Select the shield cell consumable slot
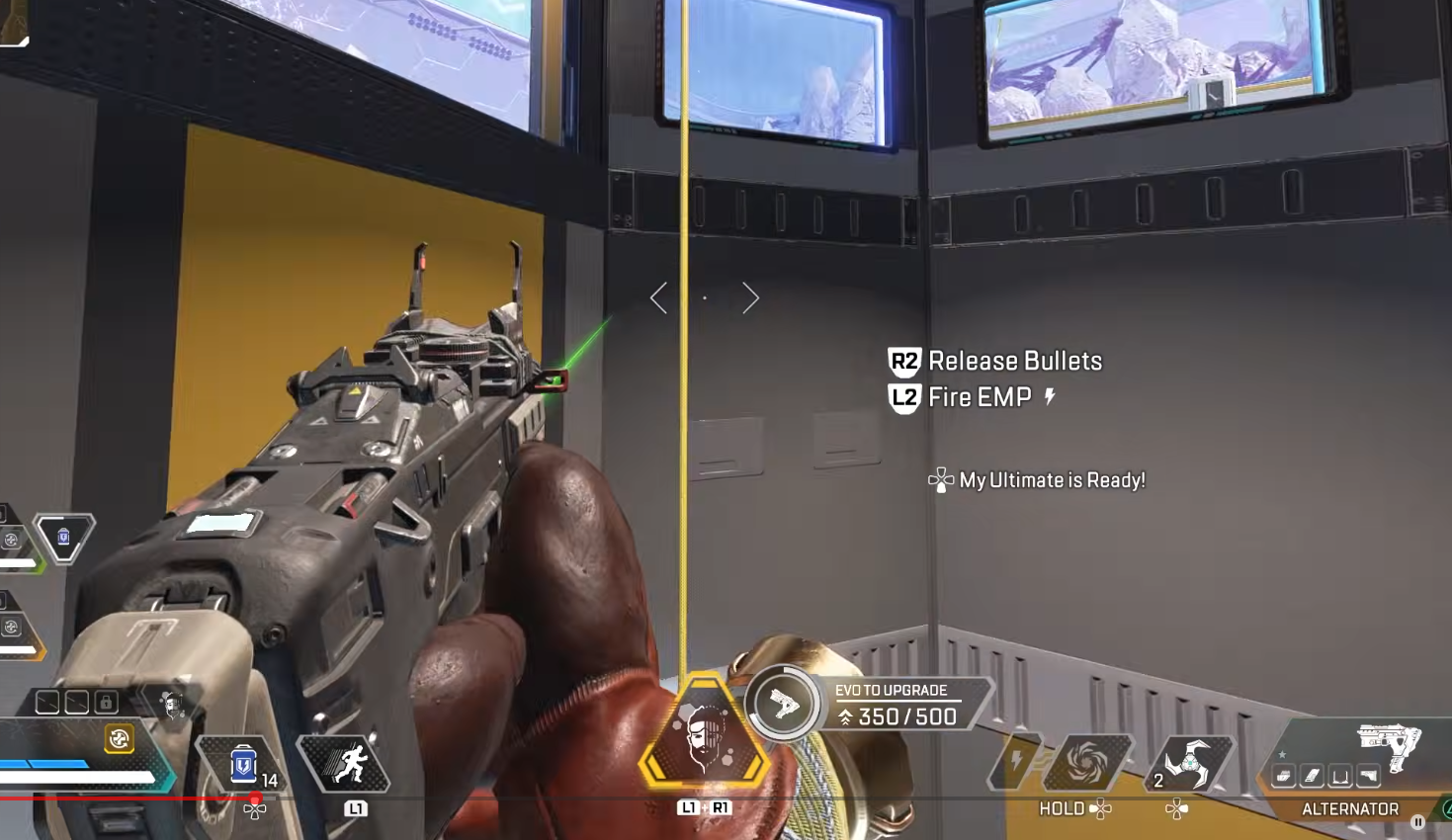The height and width of the screenshot is (840, 1452). click(x=242, y=765)
